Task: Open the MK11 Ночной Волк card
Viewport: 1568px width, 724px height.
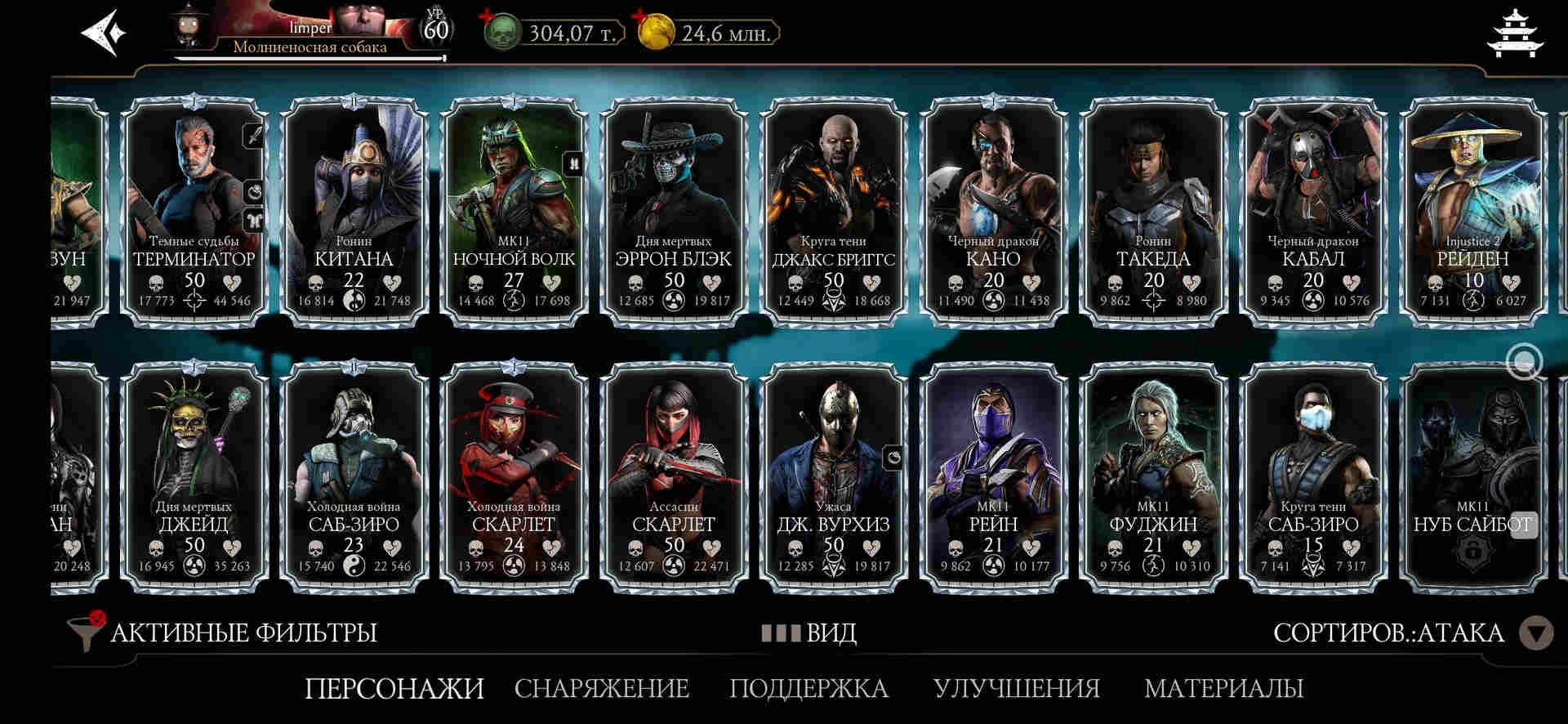Action: pyautogui.click(x=514, y=212)
